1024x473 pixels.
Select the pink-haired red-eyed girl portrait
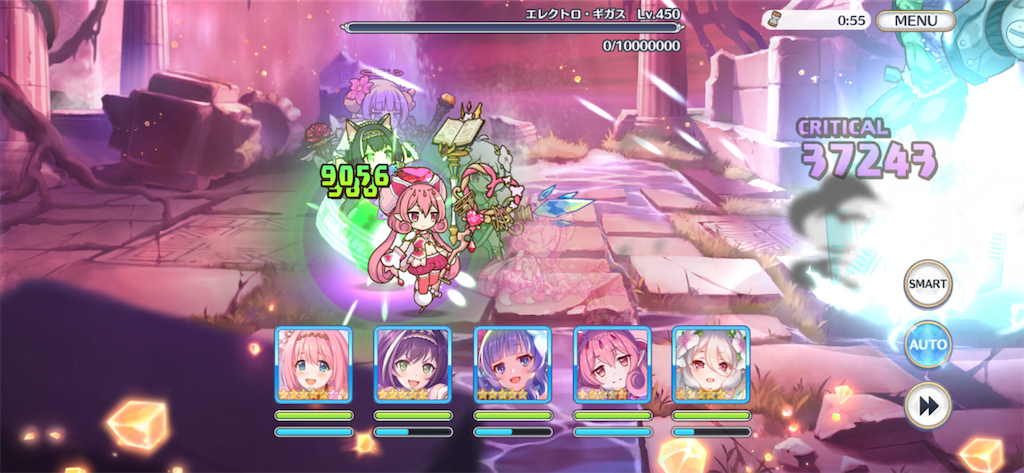point(611,364)
